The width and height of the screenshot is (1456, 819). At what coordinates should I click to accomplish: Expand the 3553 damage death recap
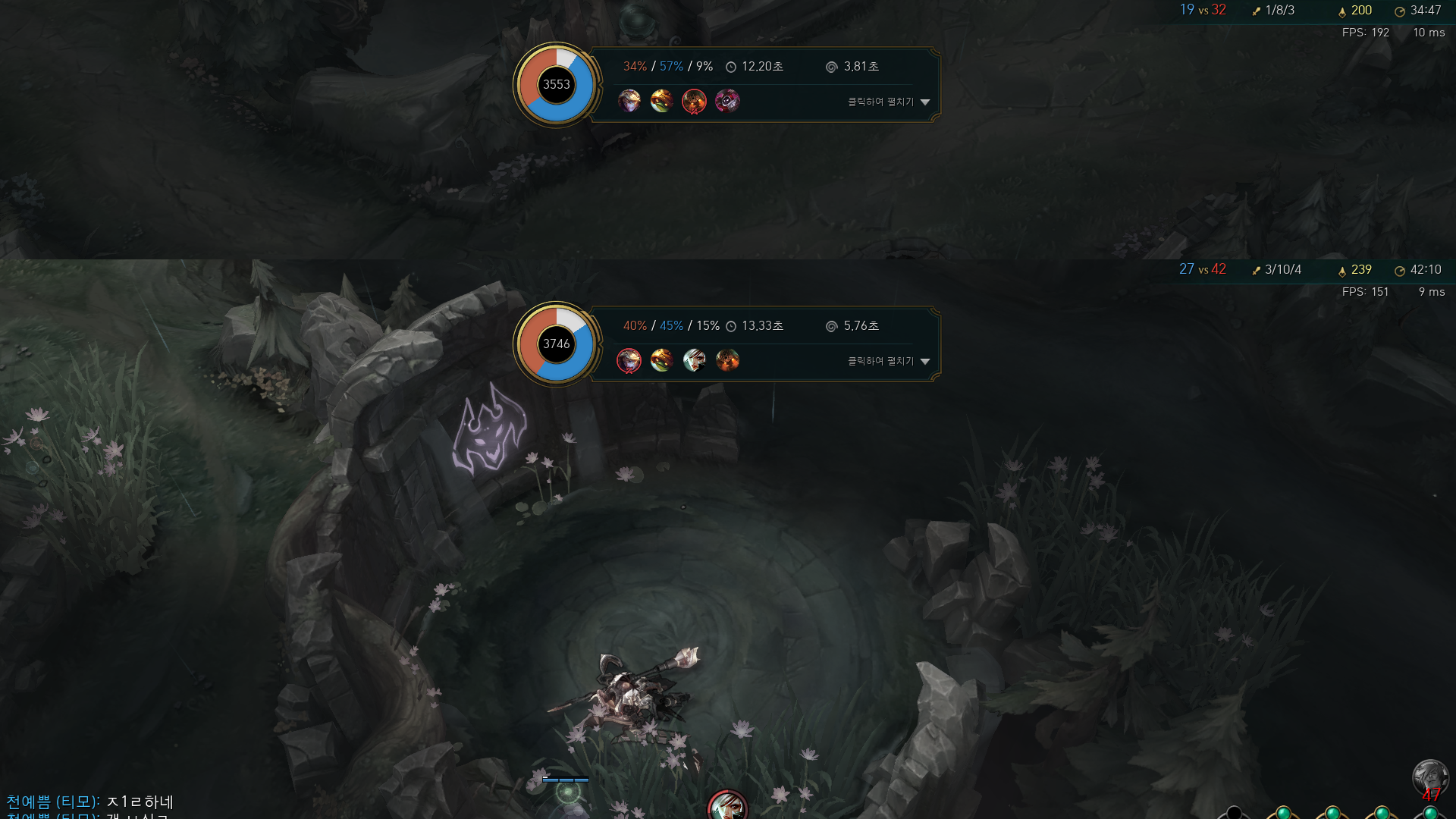point(888,102)
